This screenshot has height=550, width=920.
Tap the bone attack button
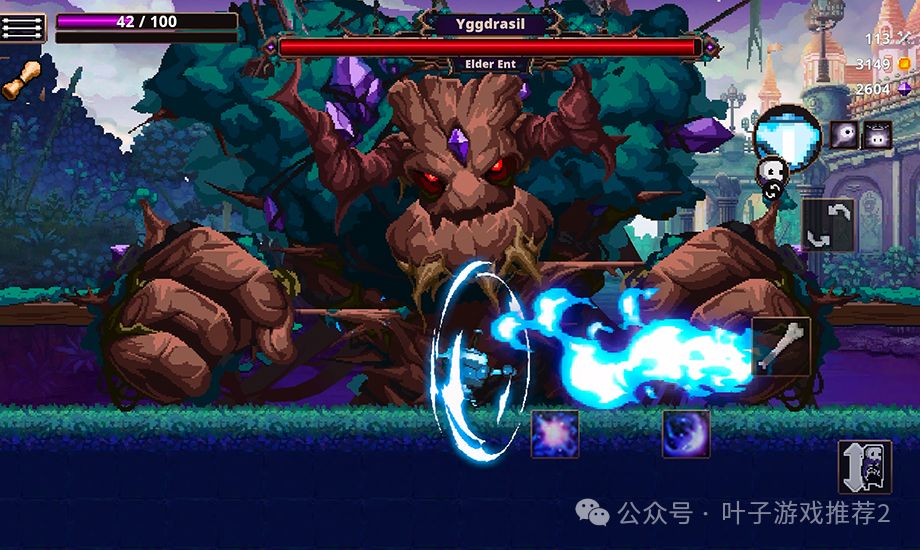[781, 347]
